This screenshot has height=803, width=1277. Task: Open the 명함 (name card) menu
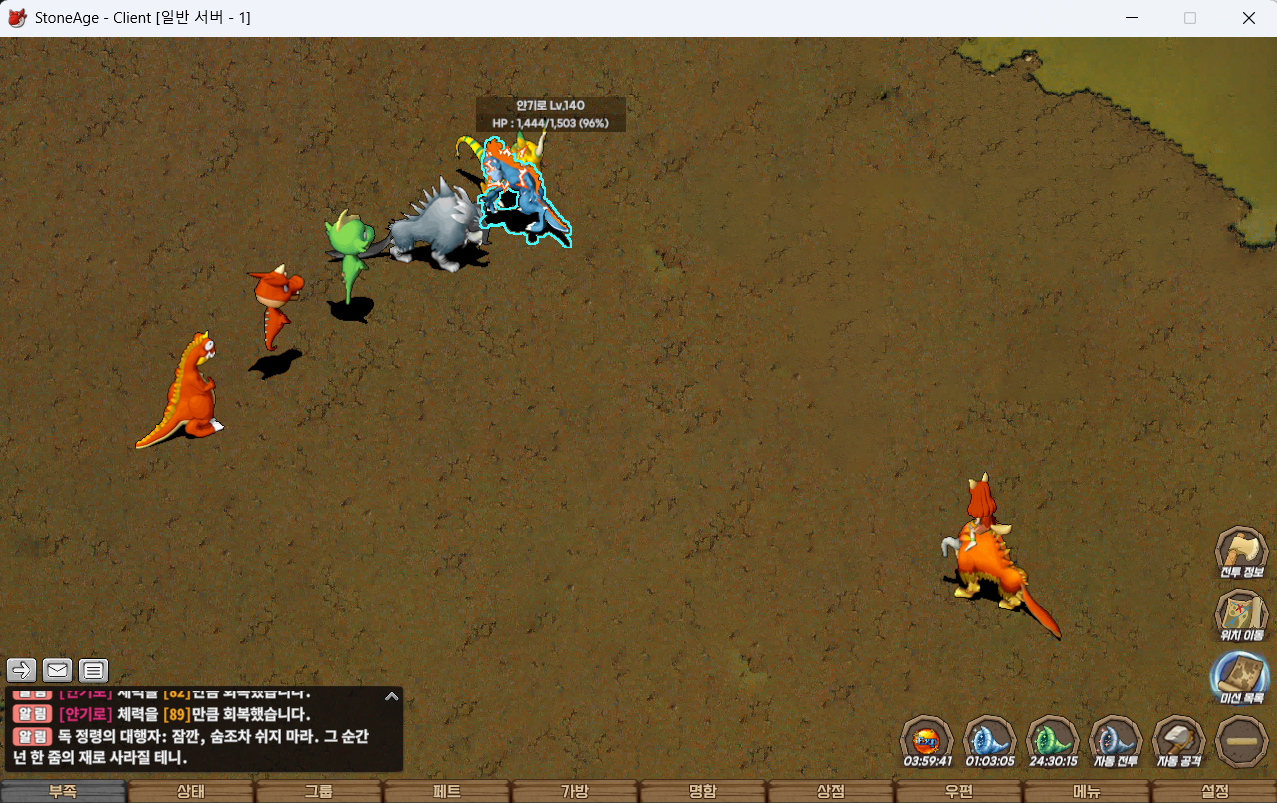coord(703,791)
